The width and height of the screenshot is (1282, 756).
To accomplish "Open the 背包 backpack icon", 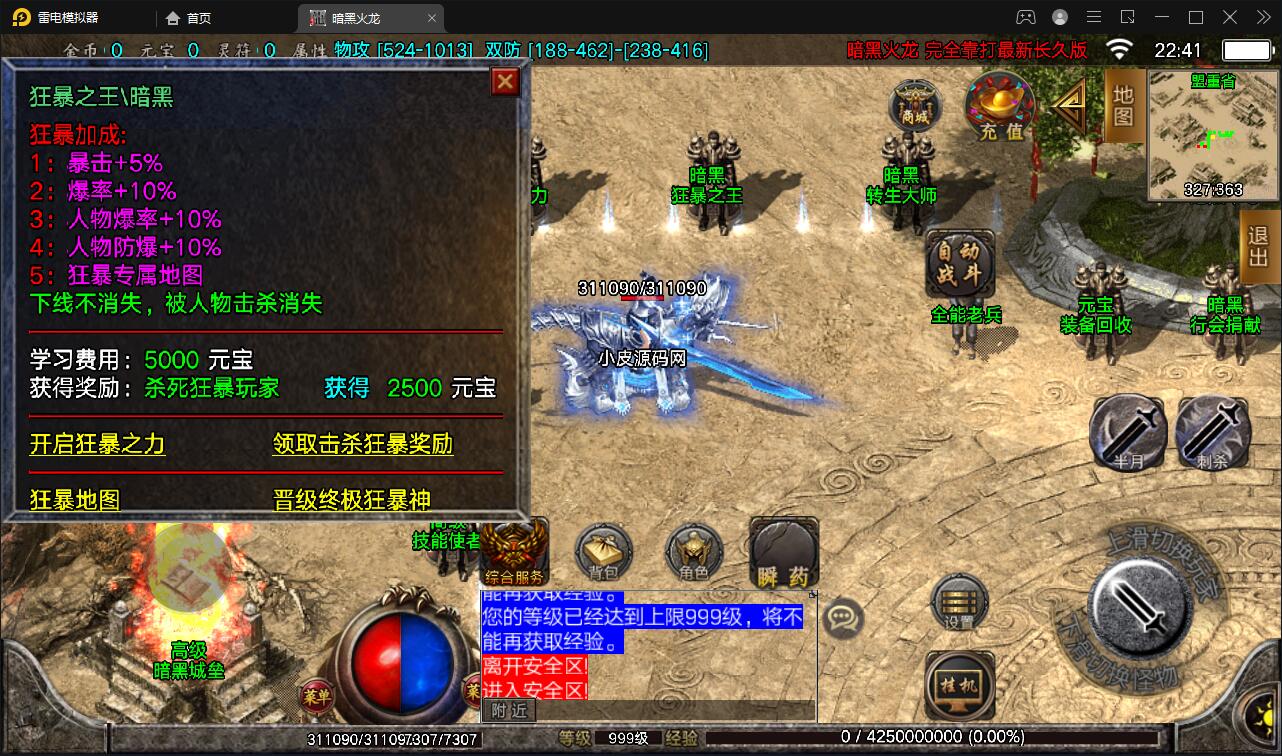I will pyautogui.click(x=603, y=552).
